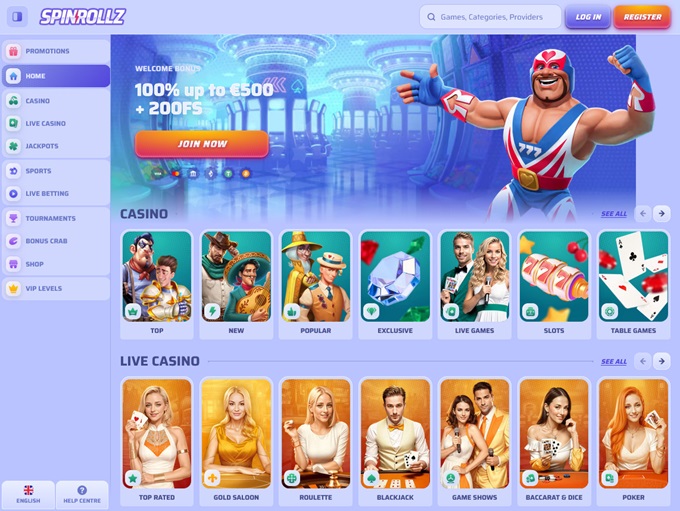Open the Tournaments page

55,218
